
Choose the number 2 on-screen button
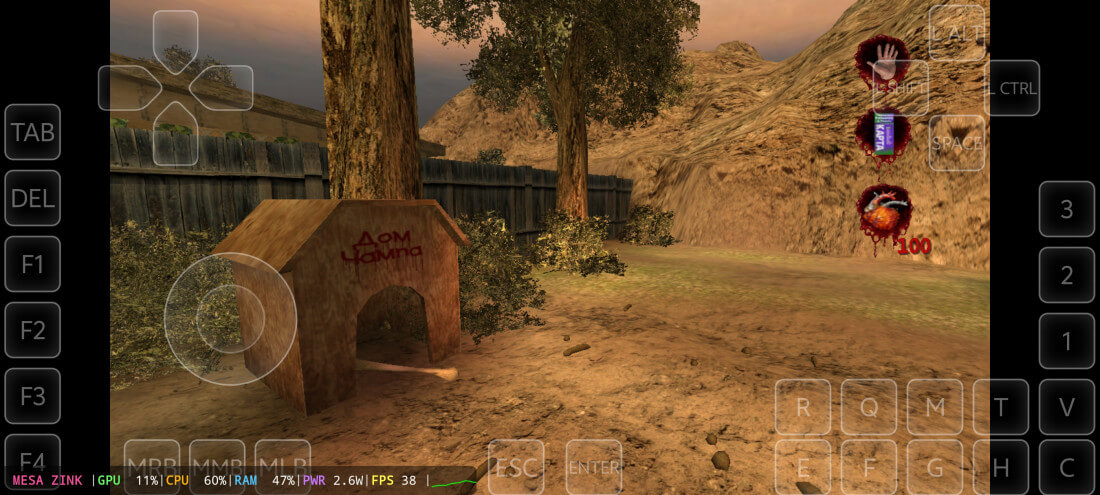pos(1067,275)
